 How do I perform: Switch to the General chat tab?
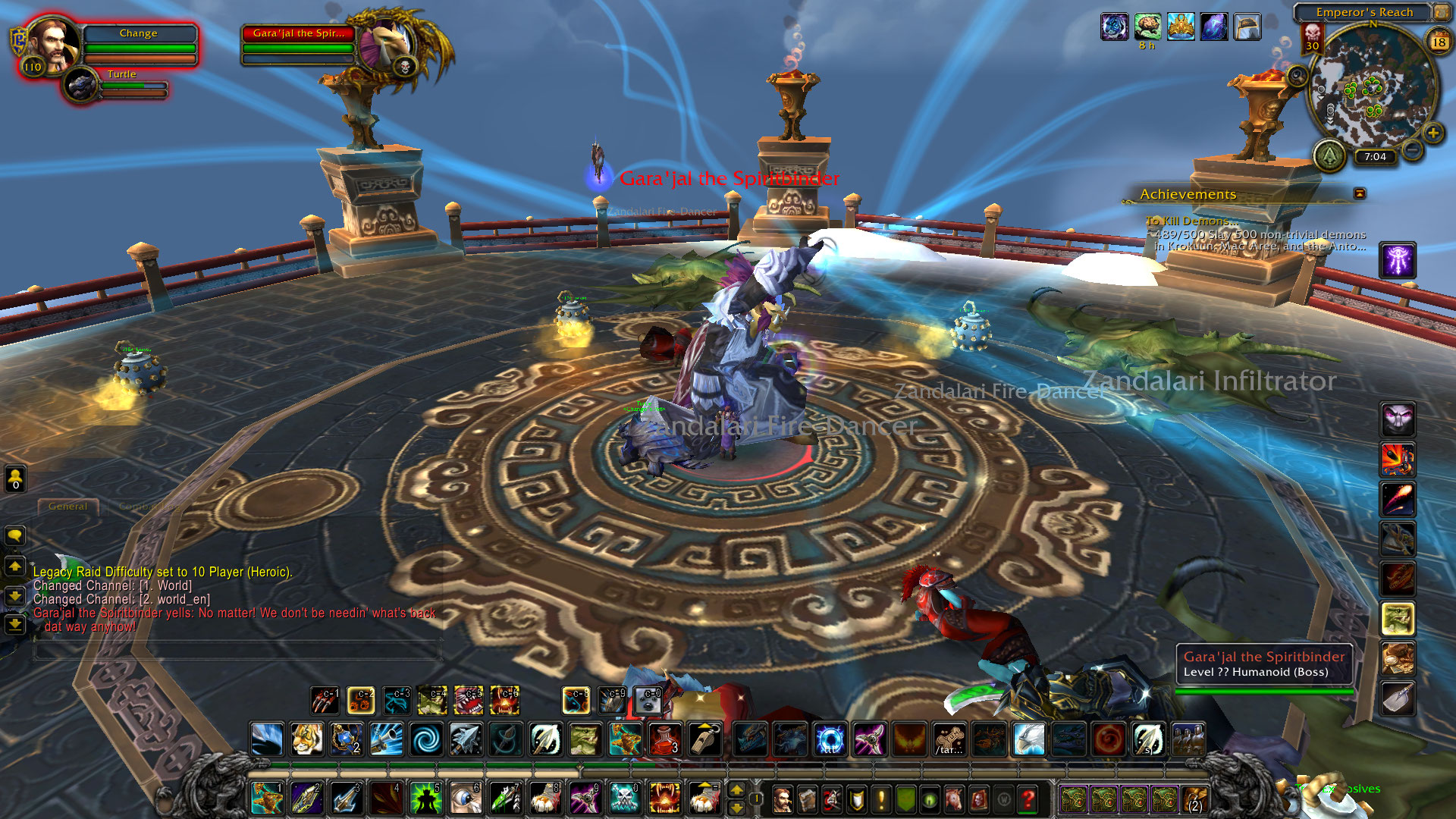[68, 506]
